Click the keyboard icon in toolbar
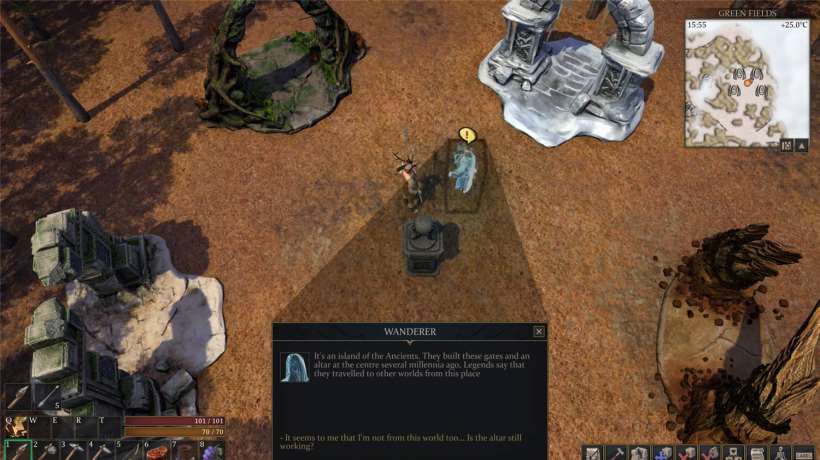Screen dimensions: 820x460 pos(804,453)
